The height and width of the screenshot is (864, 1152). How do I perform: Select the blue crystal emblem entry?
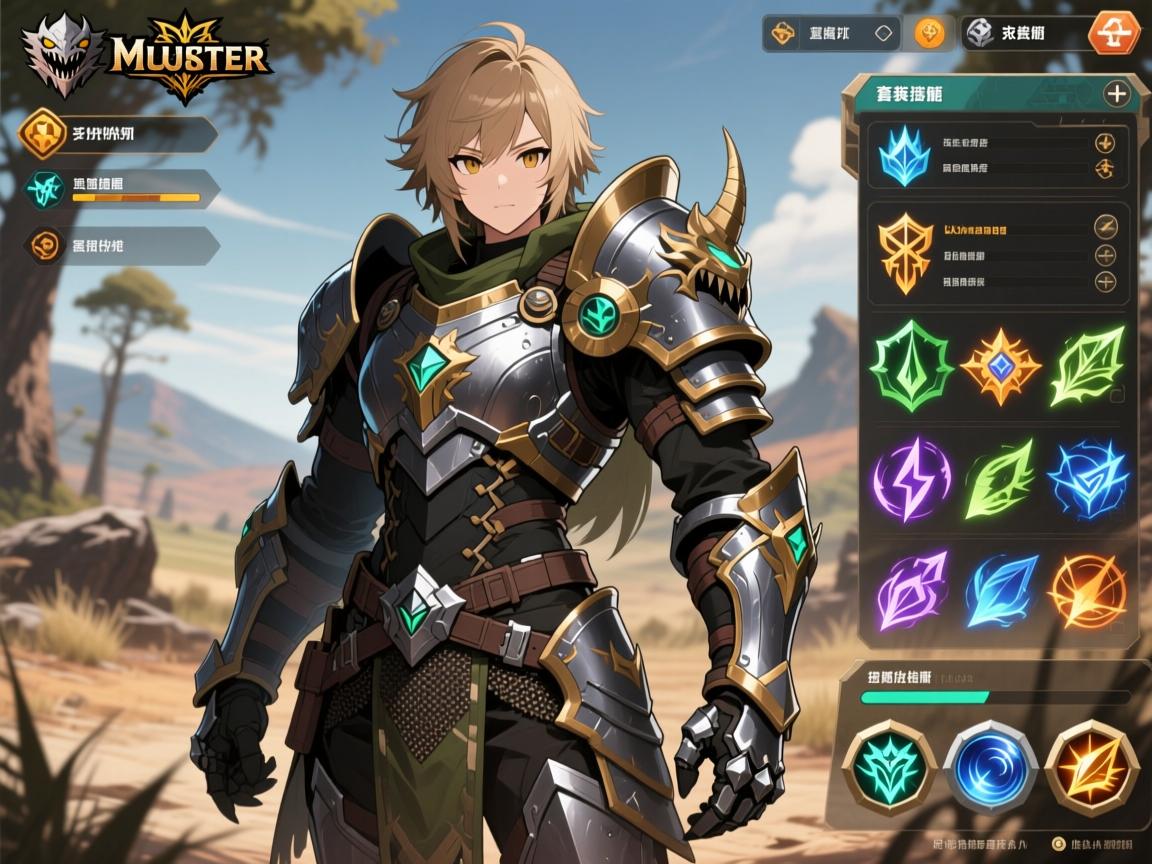(x=903, y=156)
